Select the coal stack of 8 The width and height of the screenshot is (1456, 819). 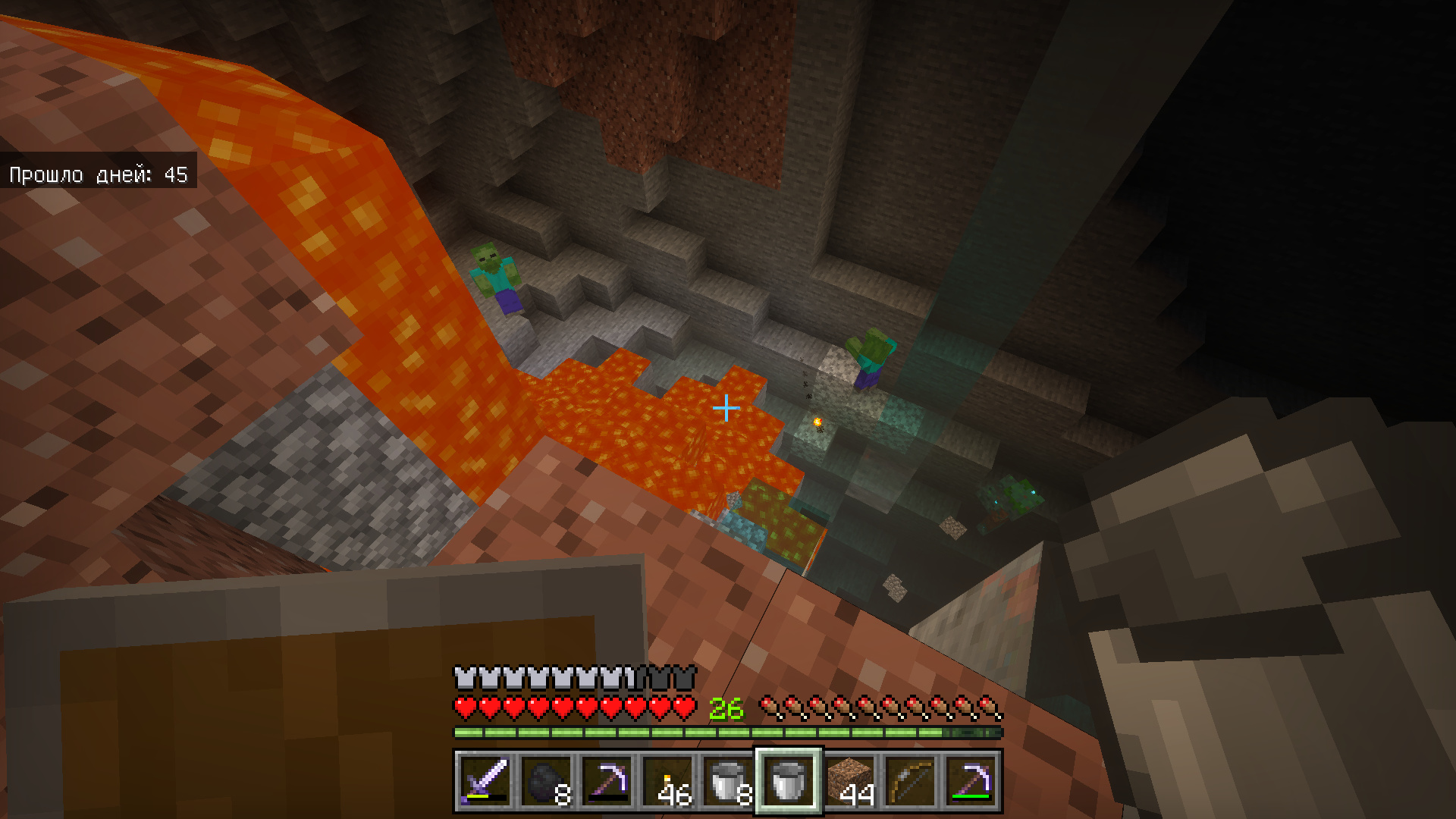[x=545, y=781]
